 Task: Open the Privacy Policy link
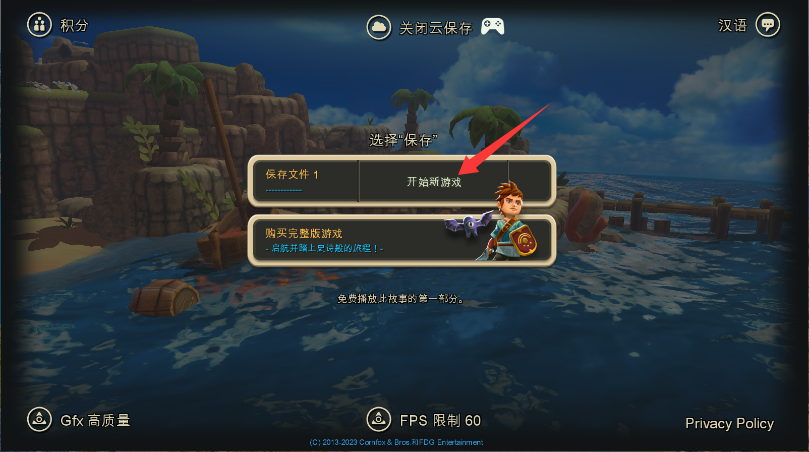pos(729,423)
